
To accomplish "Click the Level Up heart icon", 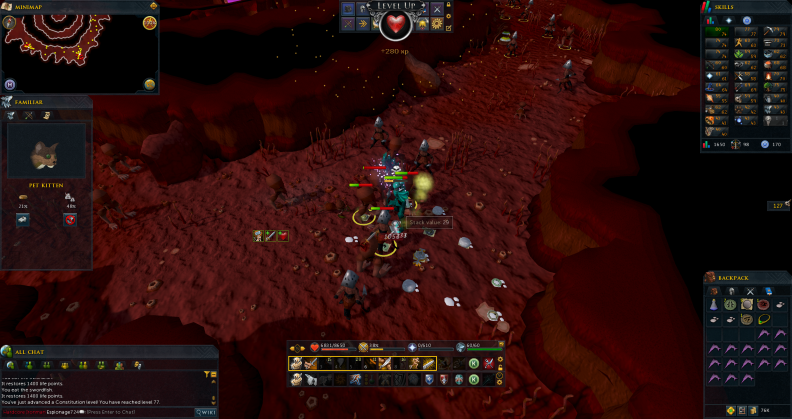I will [x=397, y=24].
